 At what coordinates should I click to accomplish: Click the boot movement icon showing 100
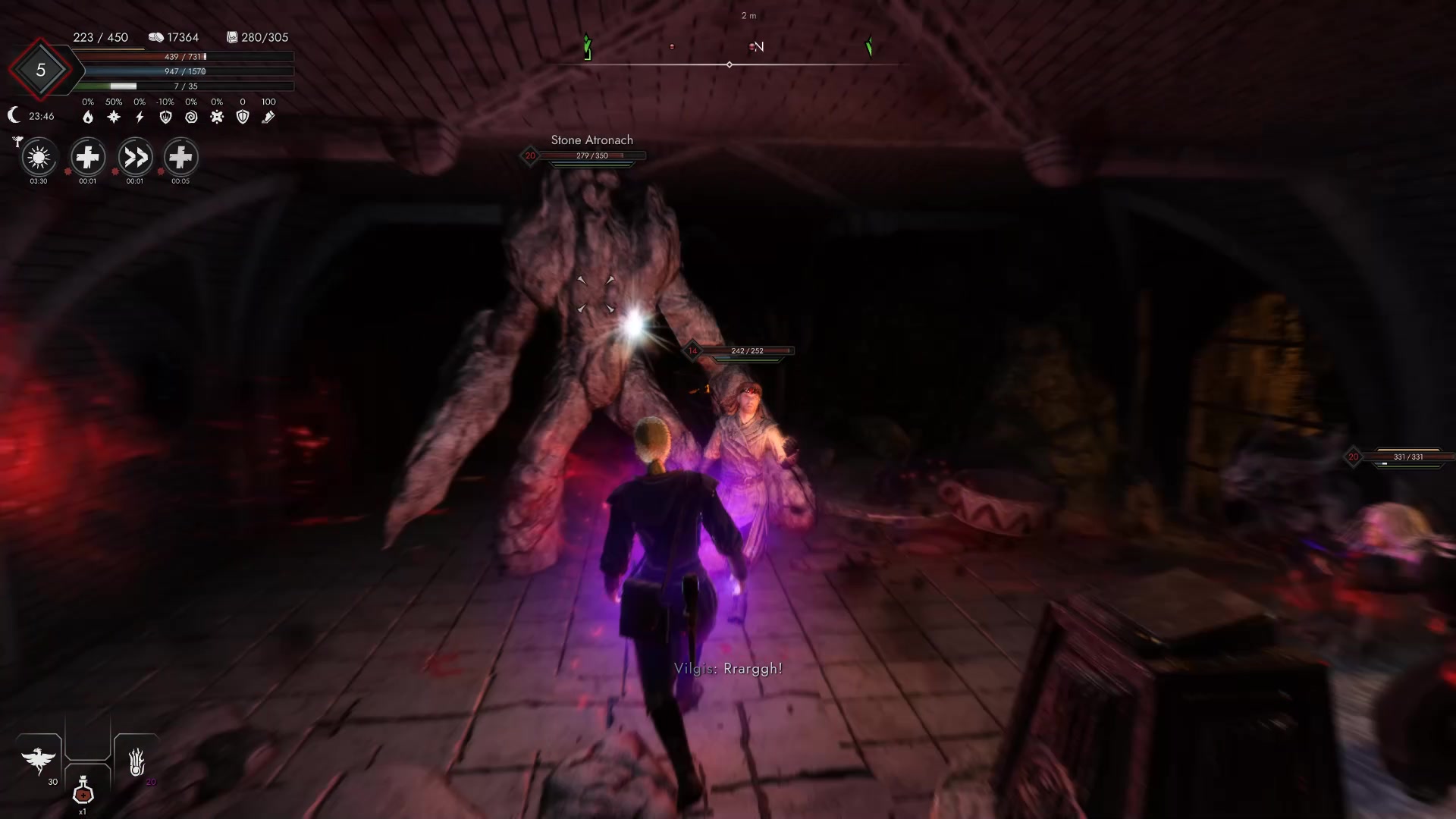point(268,117)
